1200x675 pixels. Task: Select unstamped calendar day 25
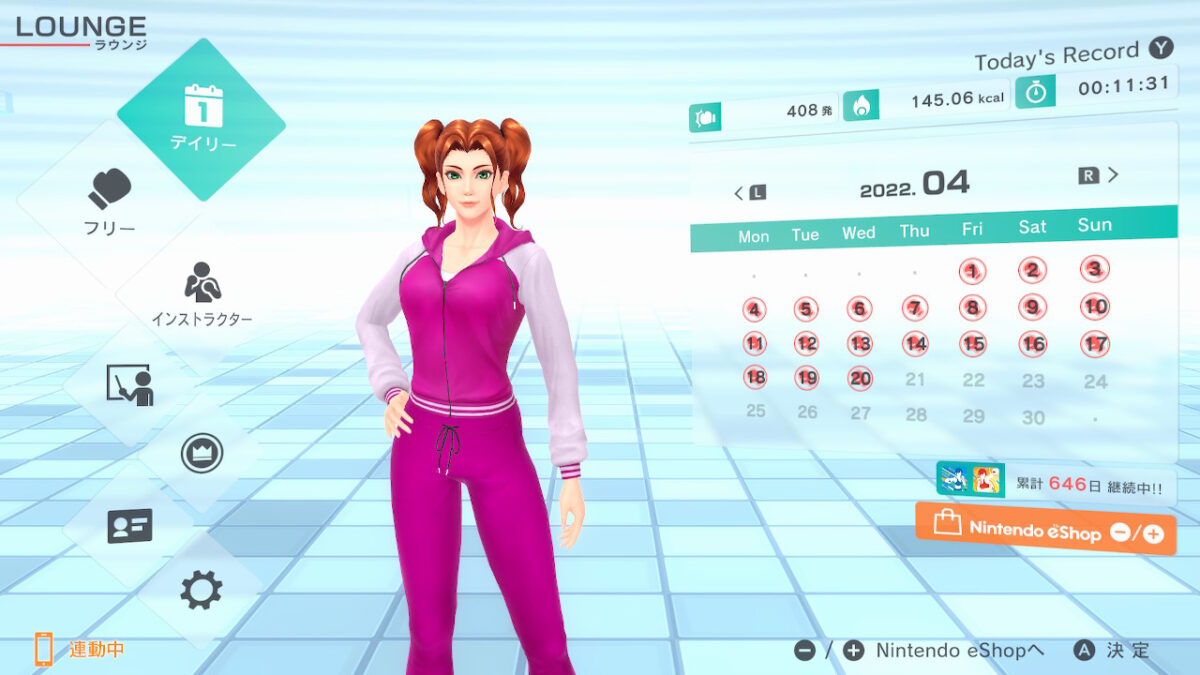[755, 411]
